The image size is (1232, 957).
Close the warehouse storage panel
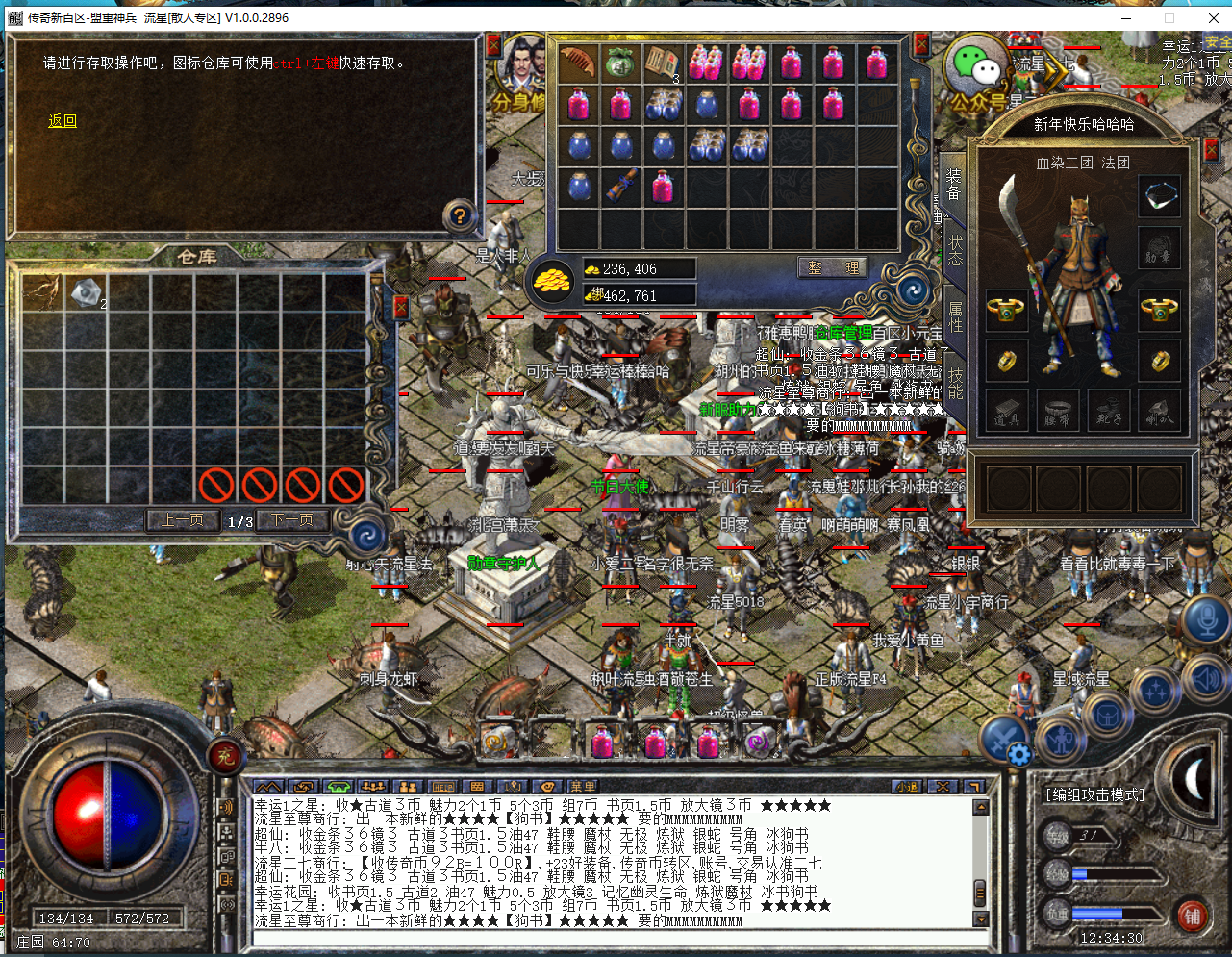coord(401,307)
